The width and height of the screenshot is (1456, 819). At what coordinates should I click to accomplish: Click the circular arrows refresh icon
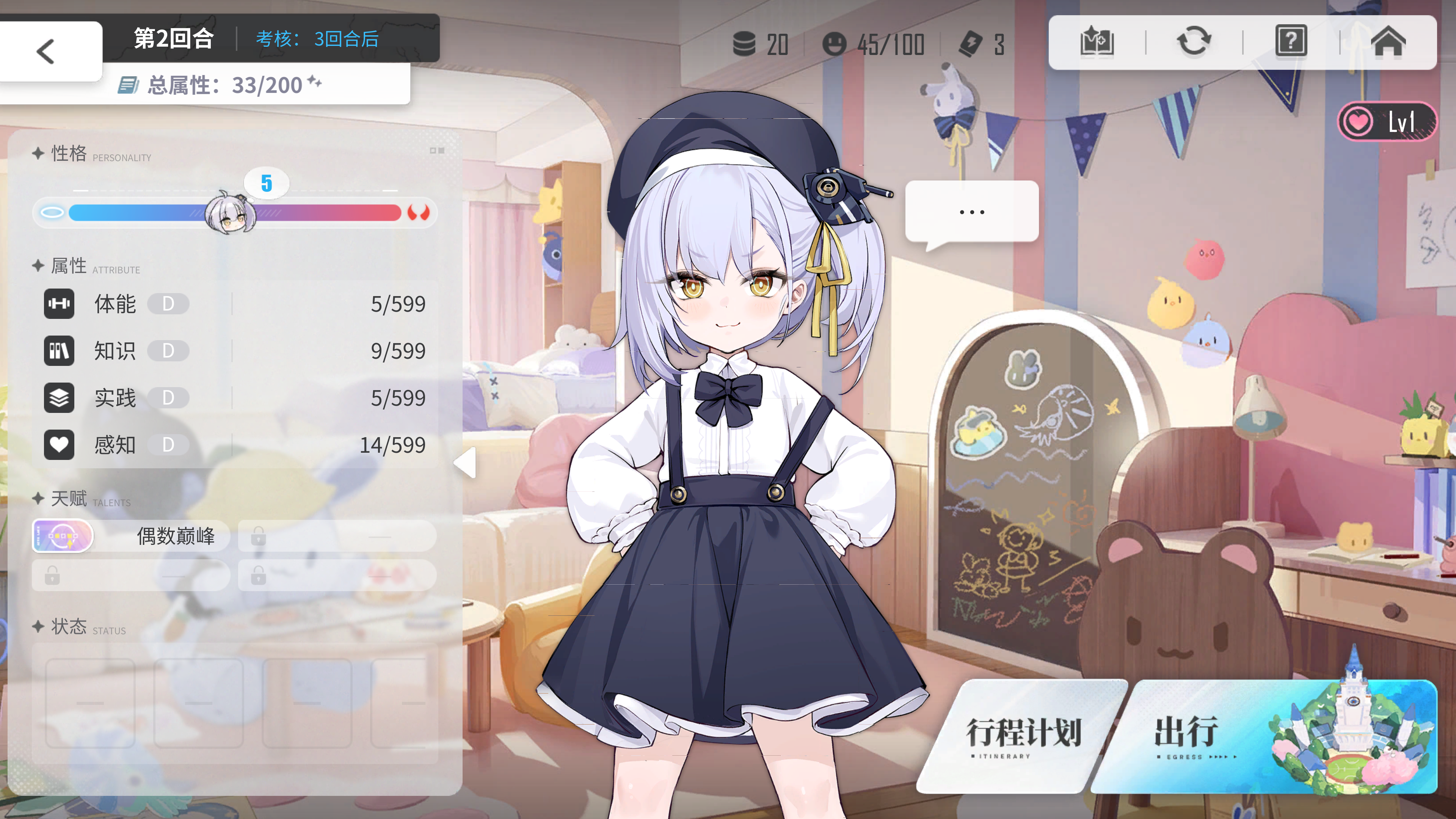[x=1194, y=42]
